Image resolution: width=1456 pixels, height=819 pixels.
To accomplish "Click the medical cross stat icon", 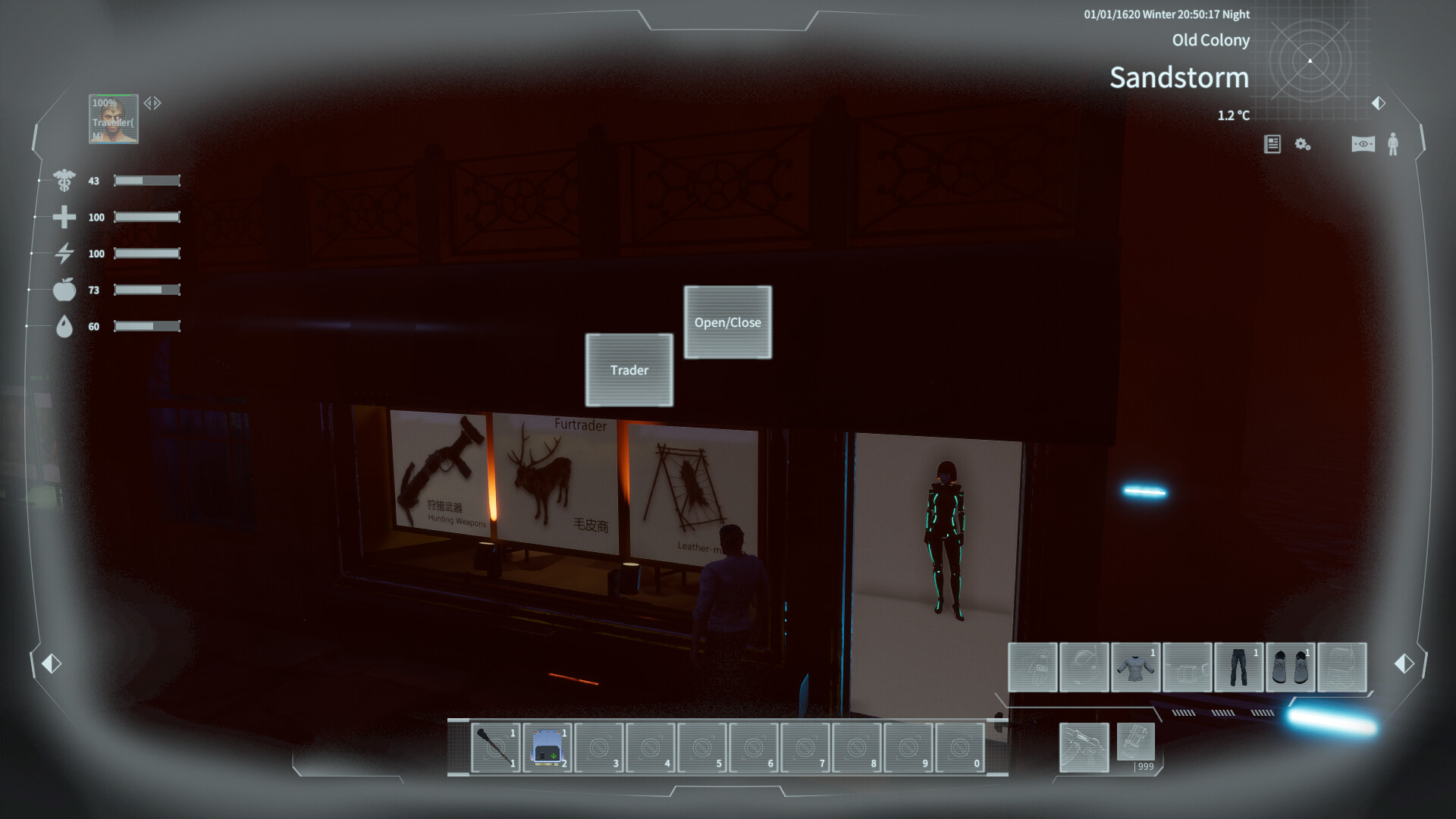I will tap(65, 217).
